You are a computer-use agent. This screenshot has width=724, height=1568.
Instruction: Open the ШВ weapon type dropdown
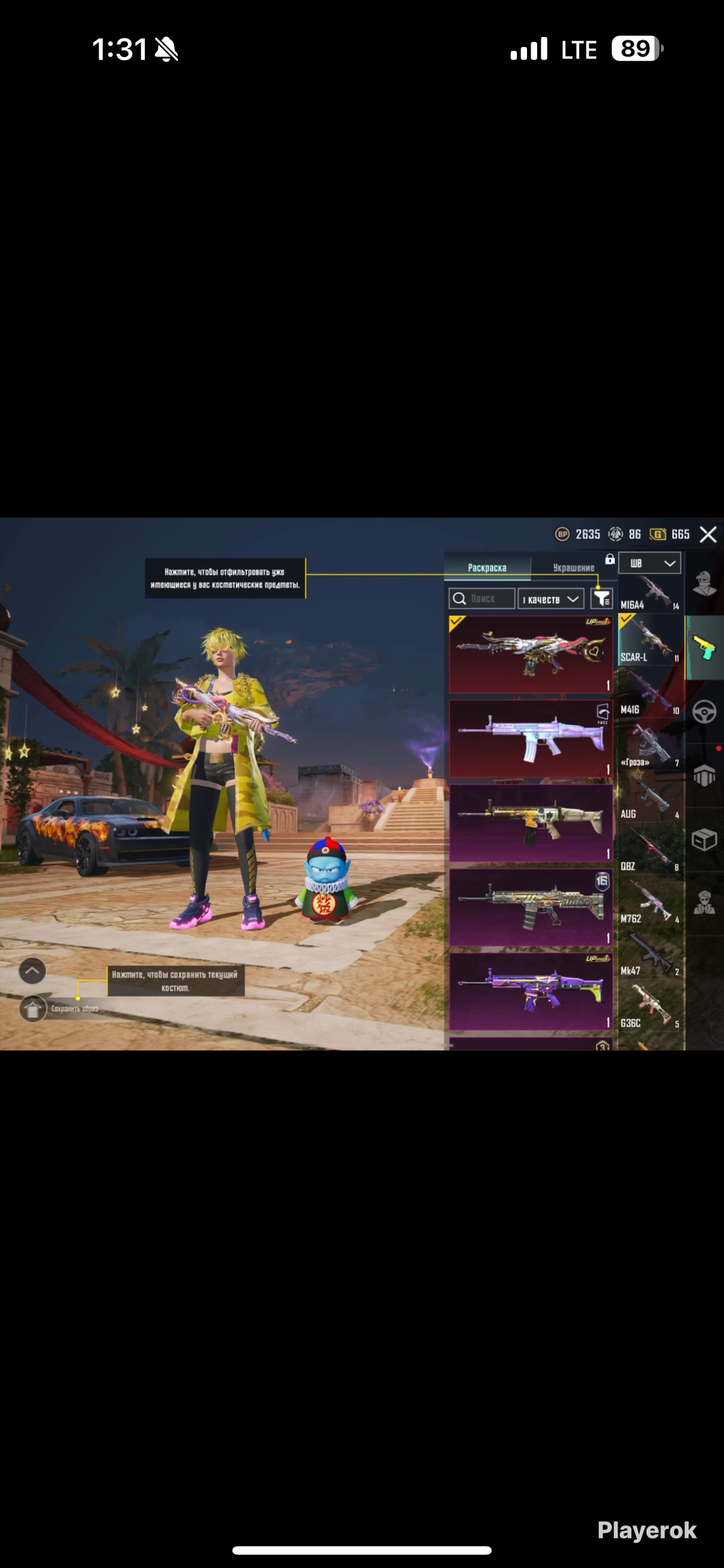(x=649, y=563)
